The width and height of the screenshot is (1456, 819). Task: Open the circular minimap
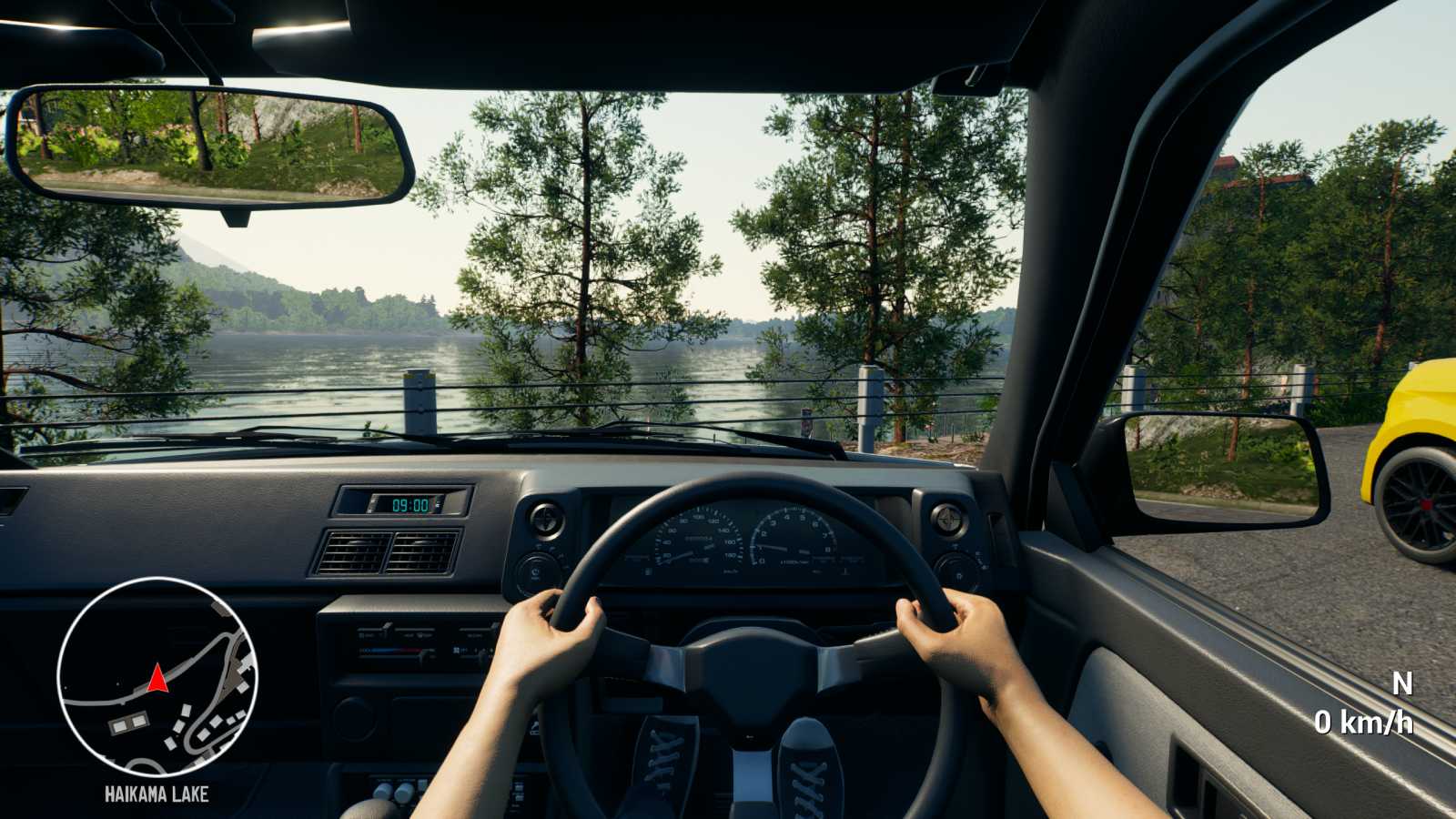coord(157,677)
